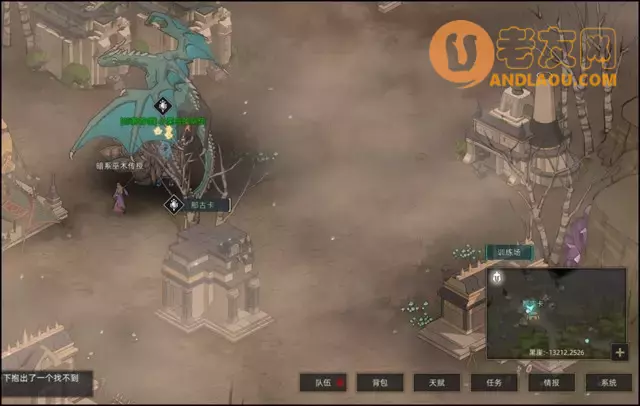Expand the minimap with the plus button
Image resolution: width=640 pixels, height=406 pixels.
pyautogui.click(x=620, y=352)
